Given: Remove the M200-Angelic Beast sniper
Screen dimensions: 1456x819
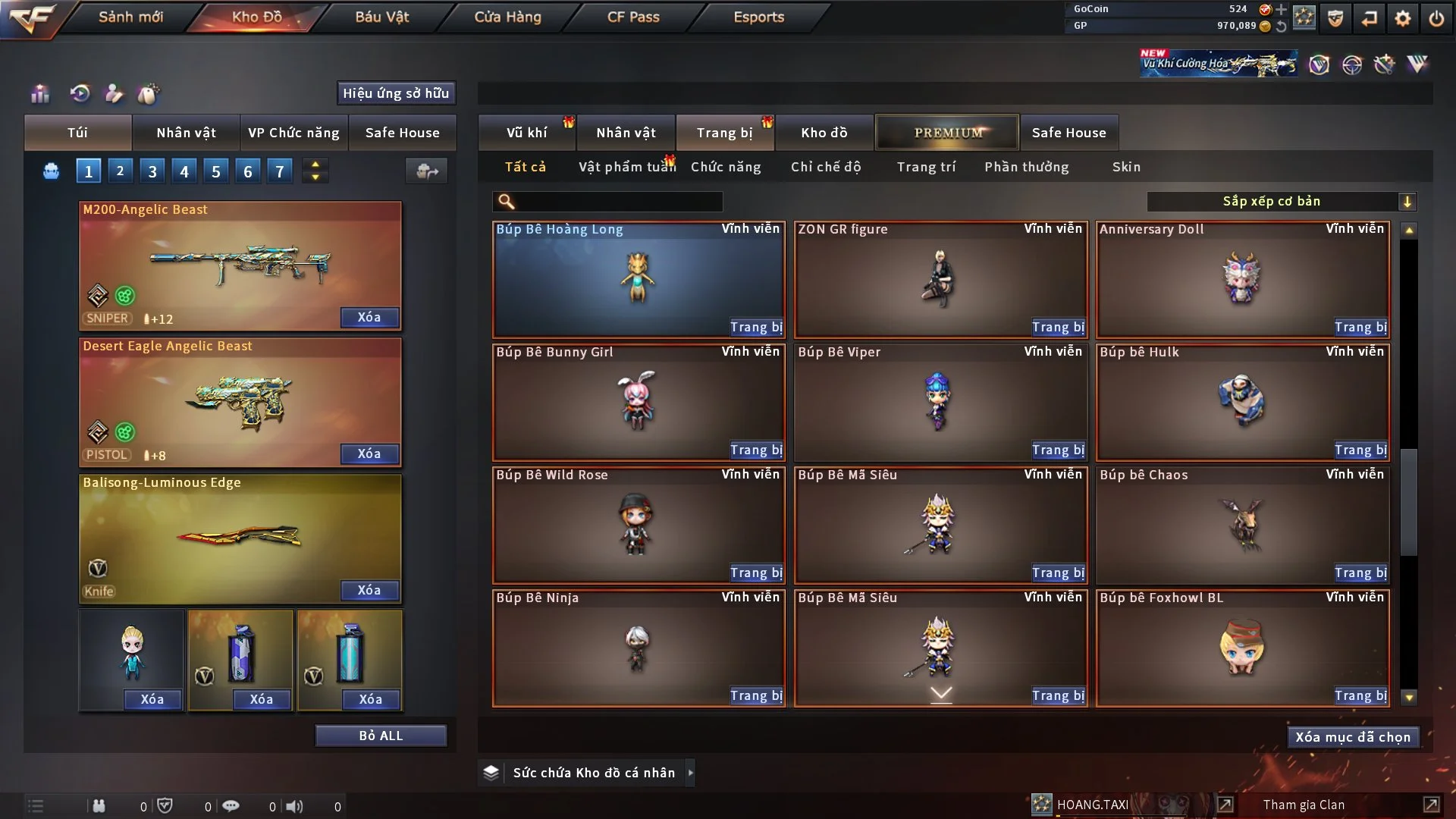Looking at the screenshot, I should coord(369,318).
